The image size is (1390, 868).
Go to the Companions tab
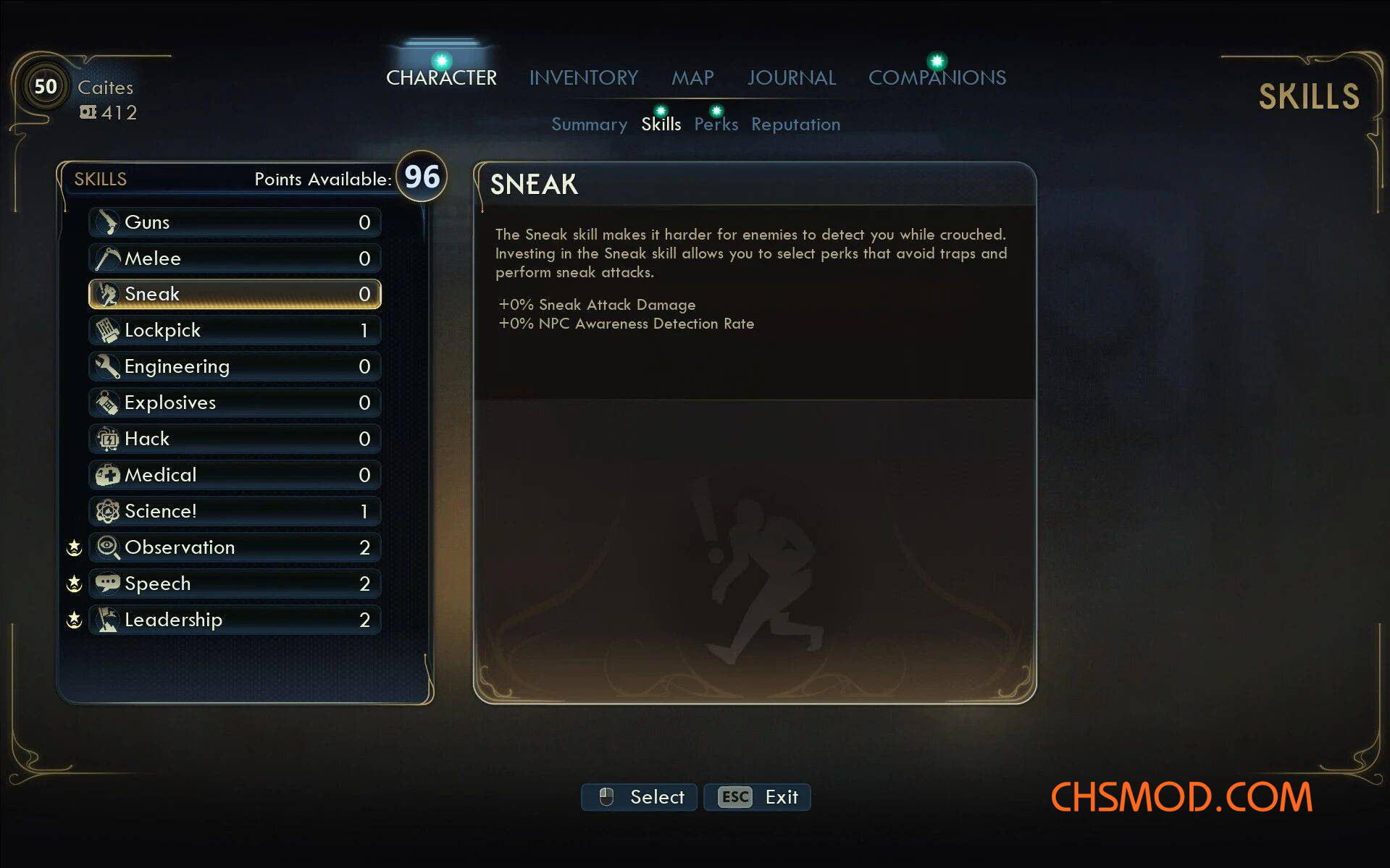937,77
